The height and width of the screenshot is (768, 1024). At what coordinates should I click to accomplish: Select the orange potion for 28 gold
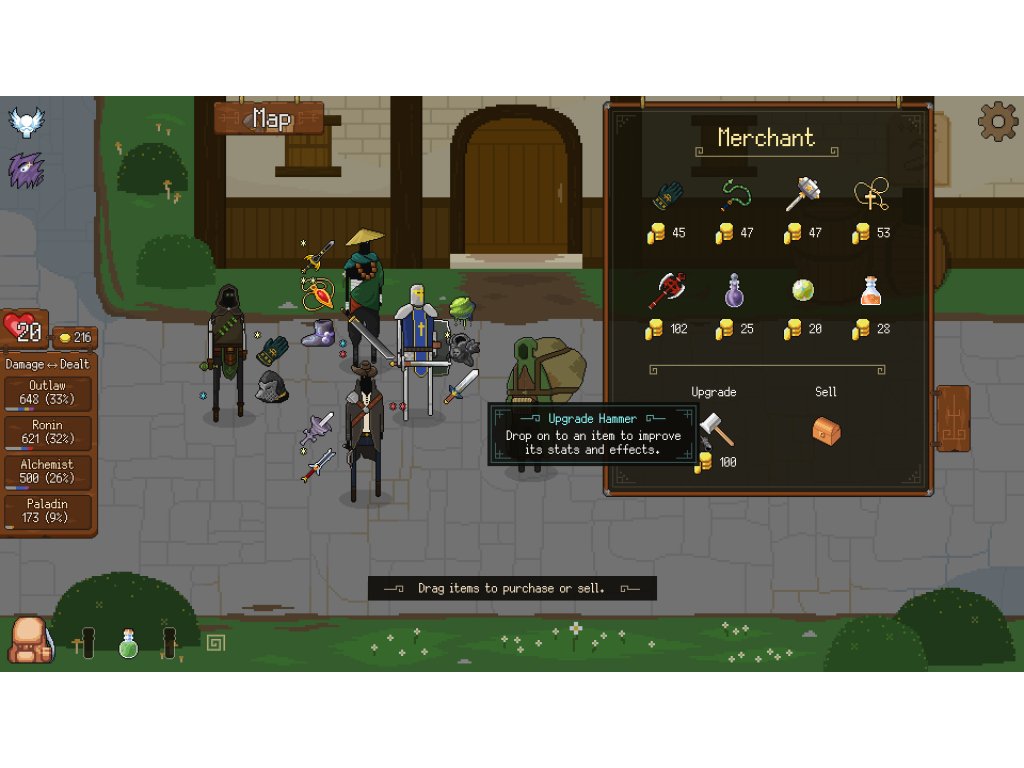870,290
